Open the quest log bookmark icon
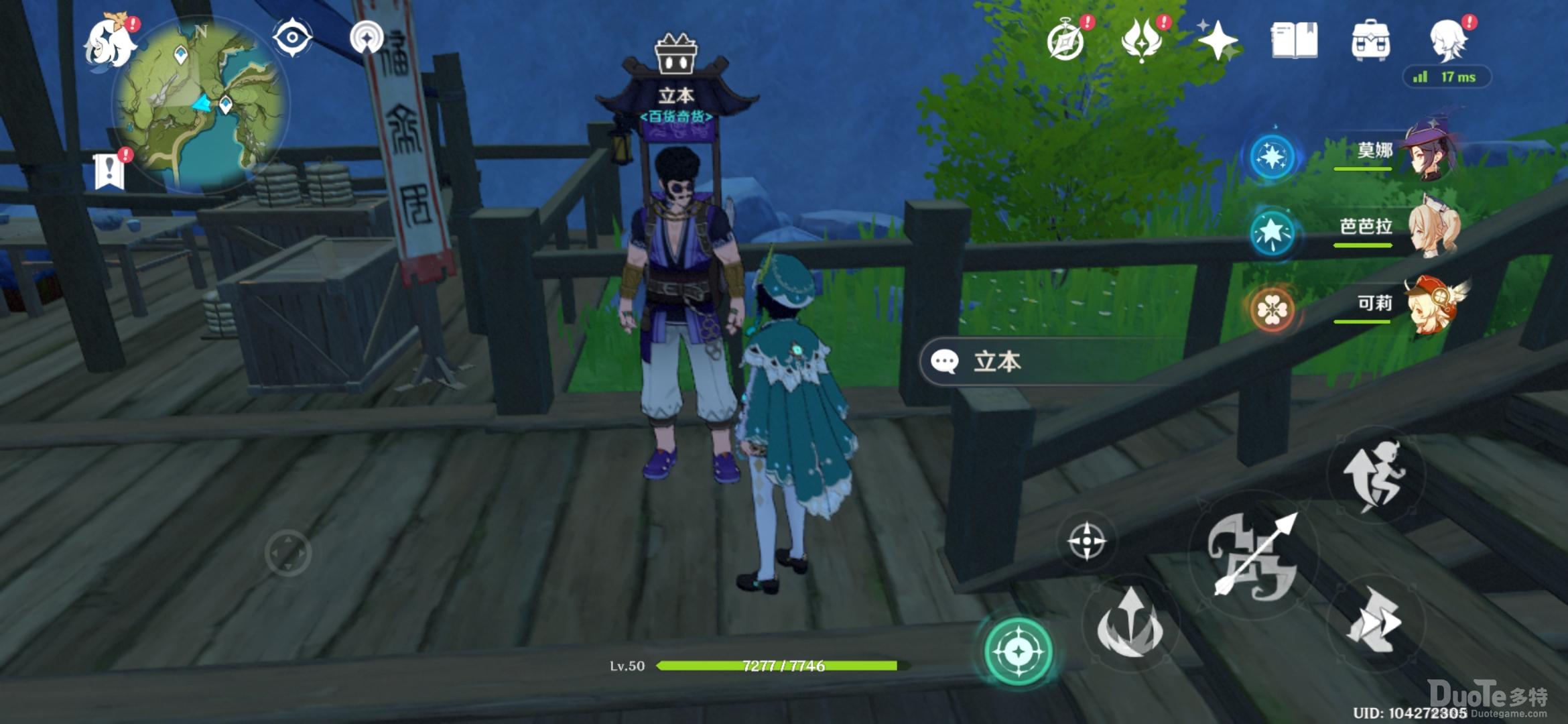The width and height of the screenshot is (1568, 724). [x=109, y=171]
